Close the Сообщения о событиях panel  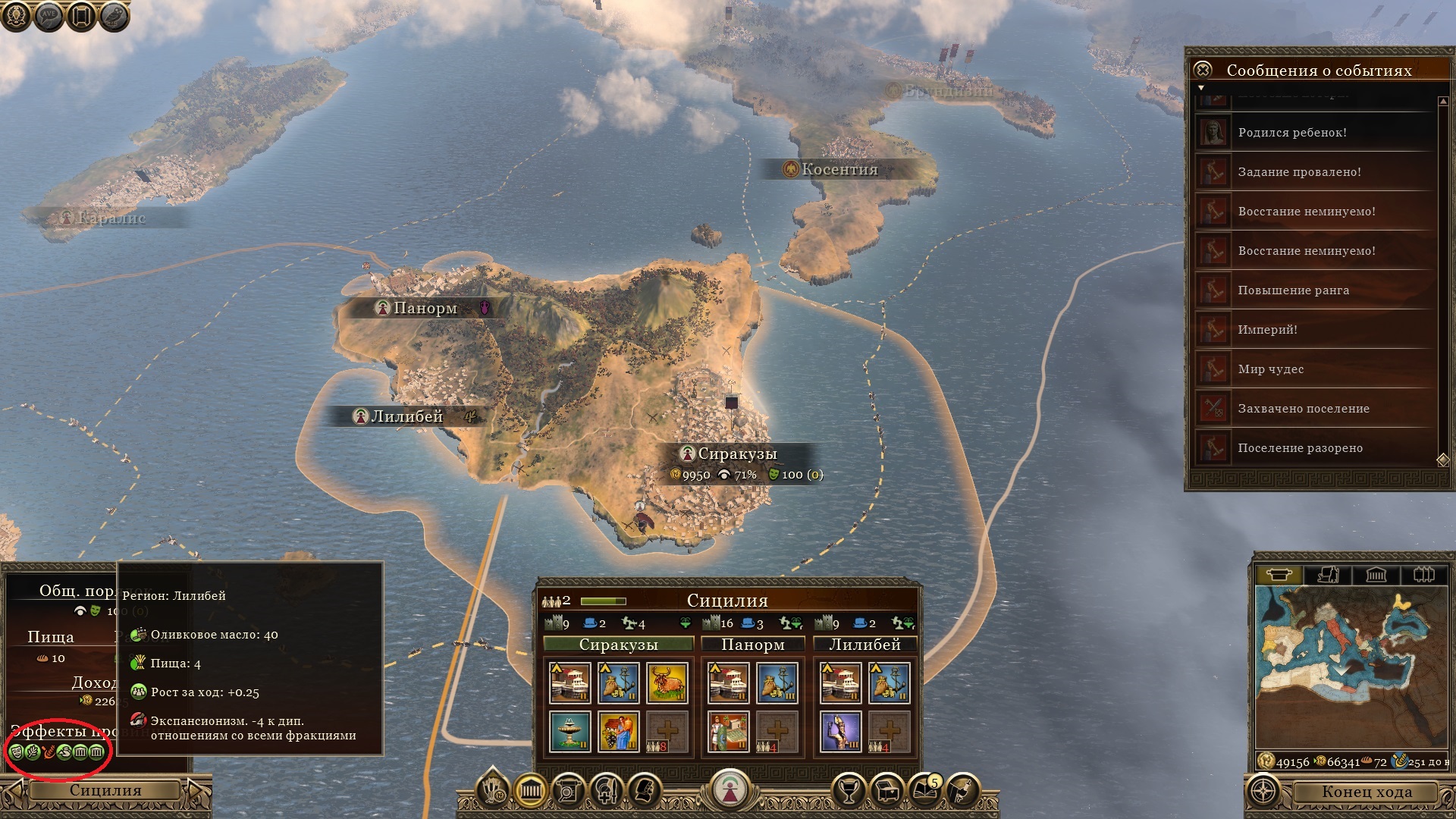tap(1203, 70)
